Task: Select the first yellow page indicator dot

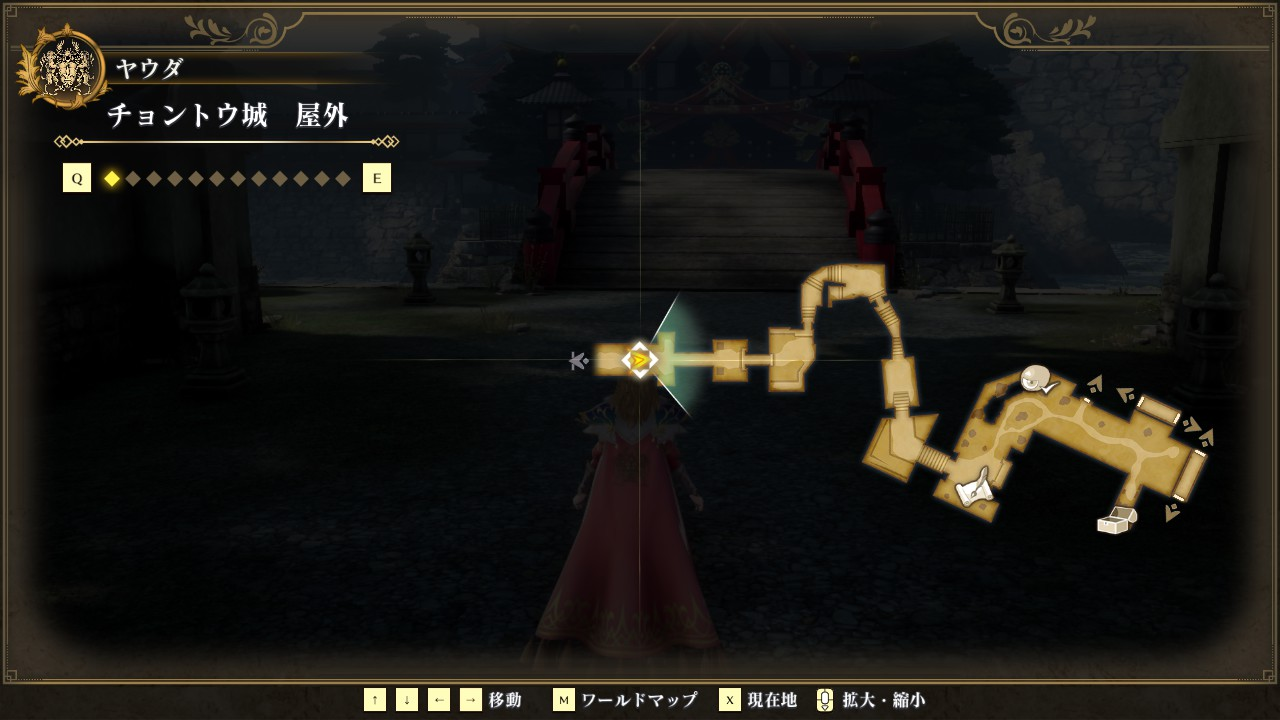Action: 112,179
